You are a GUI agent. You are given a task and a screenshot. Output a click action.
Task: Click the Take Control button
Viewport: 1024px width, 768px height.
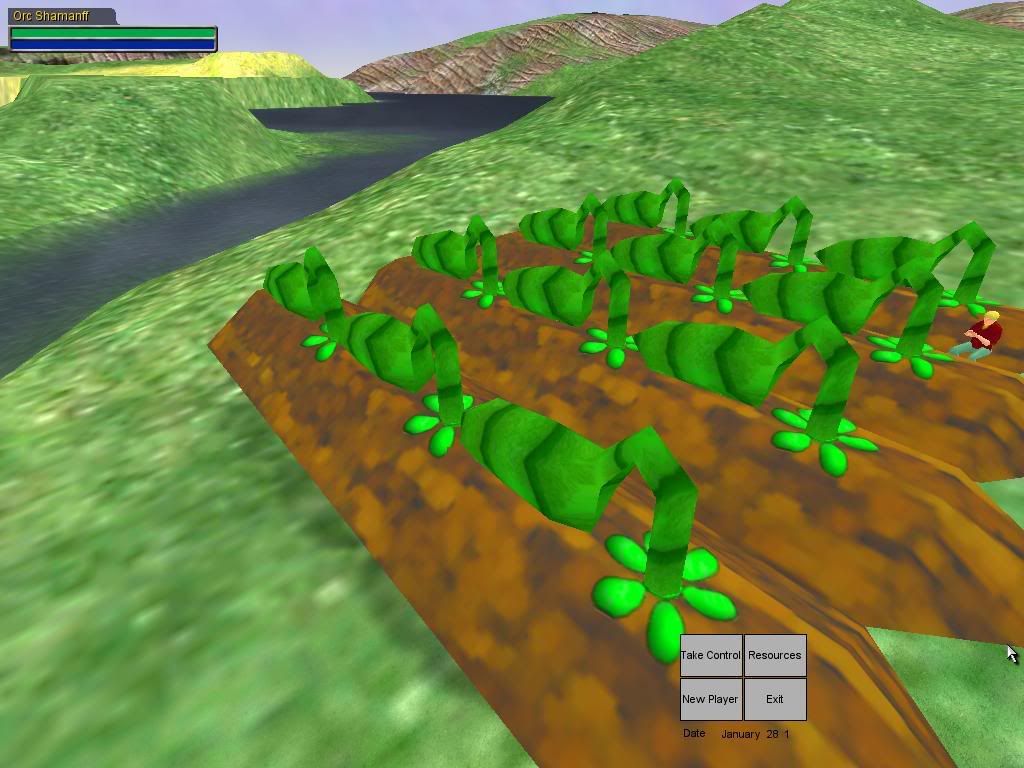coord(711,655)
